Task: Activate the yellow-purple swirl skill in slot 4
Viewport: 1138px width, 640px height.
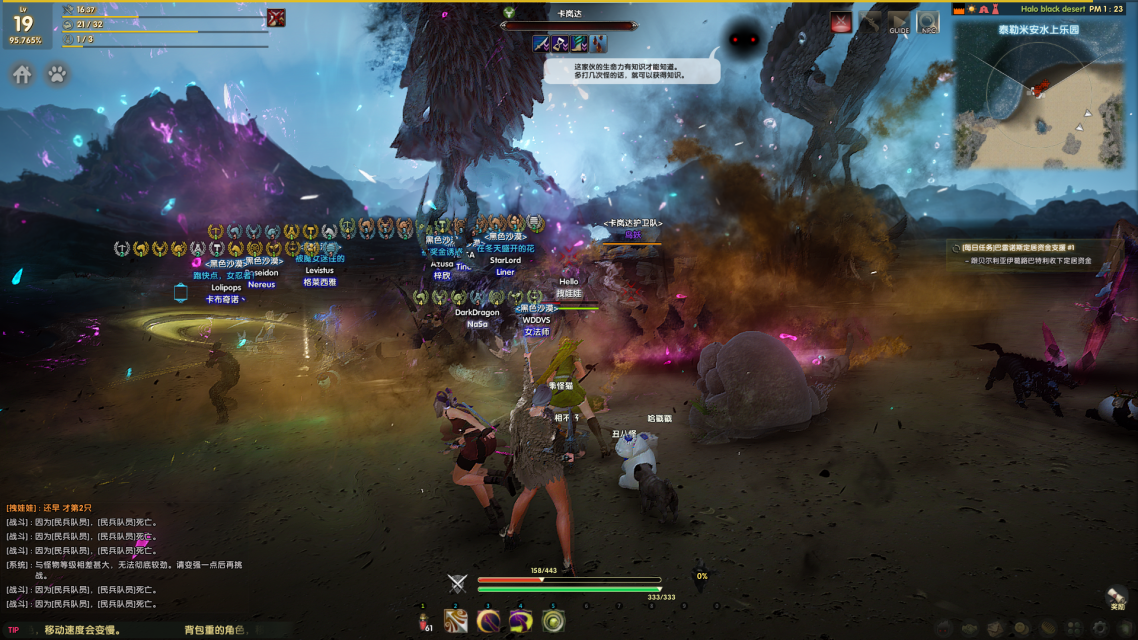Action: [x=520, y=621]
